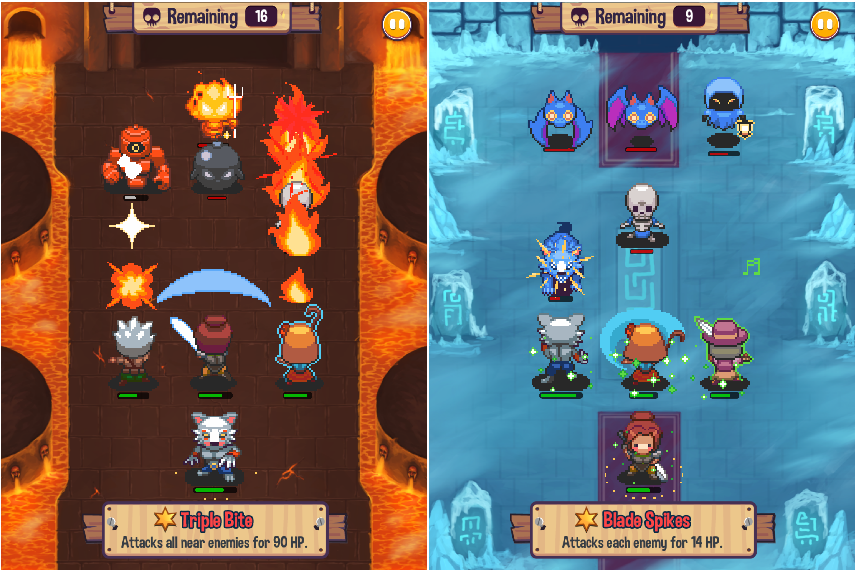Pause the game in the lava level
860x570 pixels.
pos(396,25)
